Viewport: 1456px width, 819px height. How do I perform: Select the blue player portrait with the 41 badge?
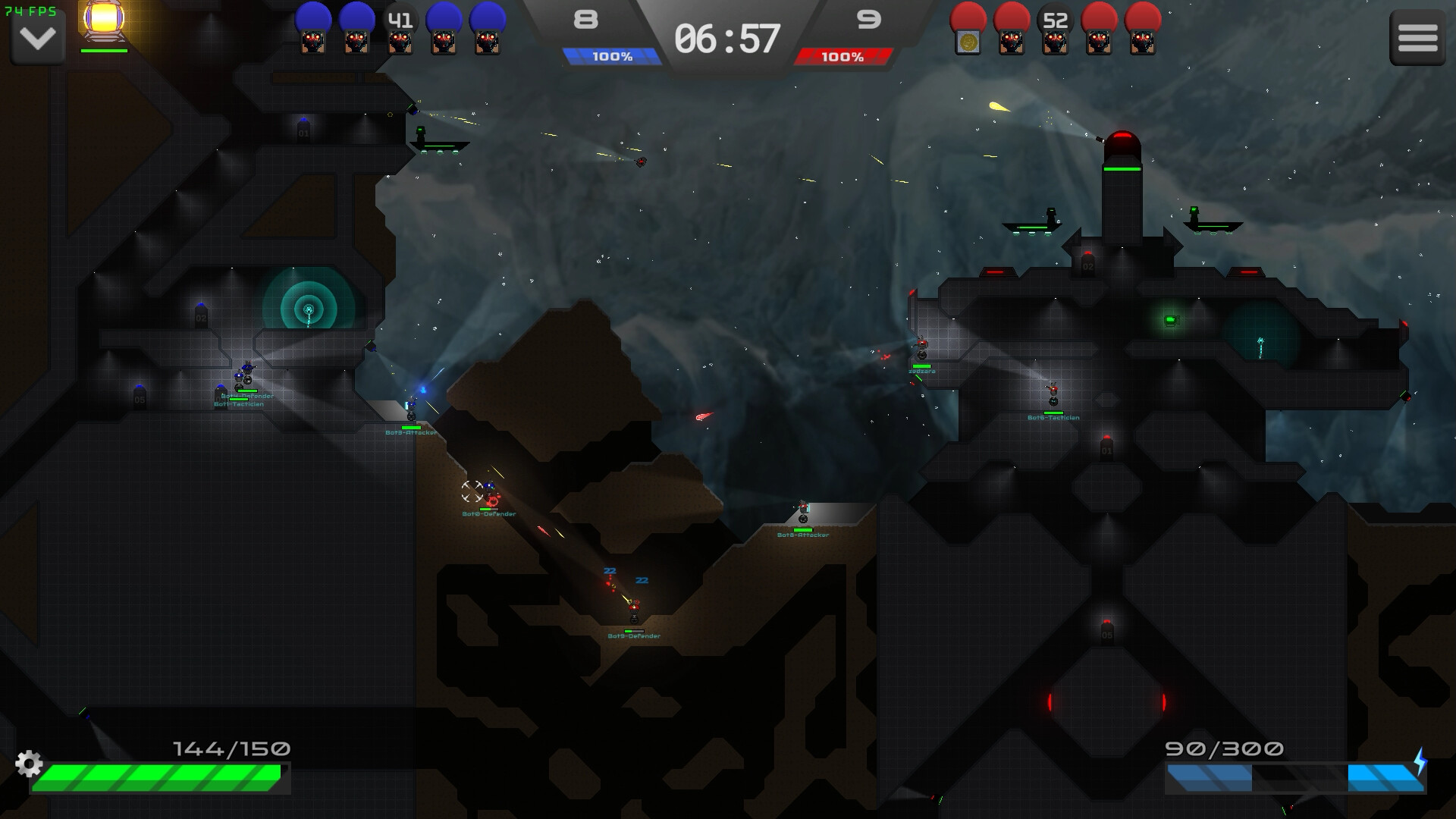click(x=402, y=30)
